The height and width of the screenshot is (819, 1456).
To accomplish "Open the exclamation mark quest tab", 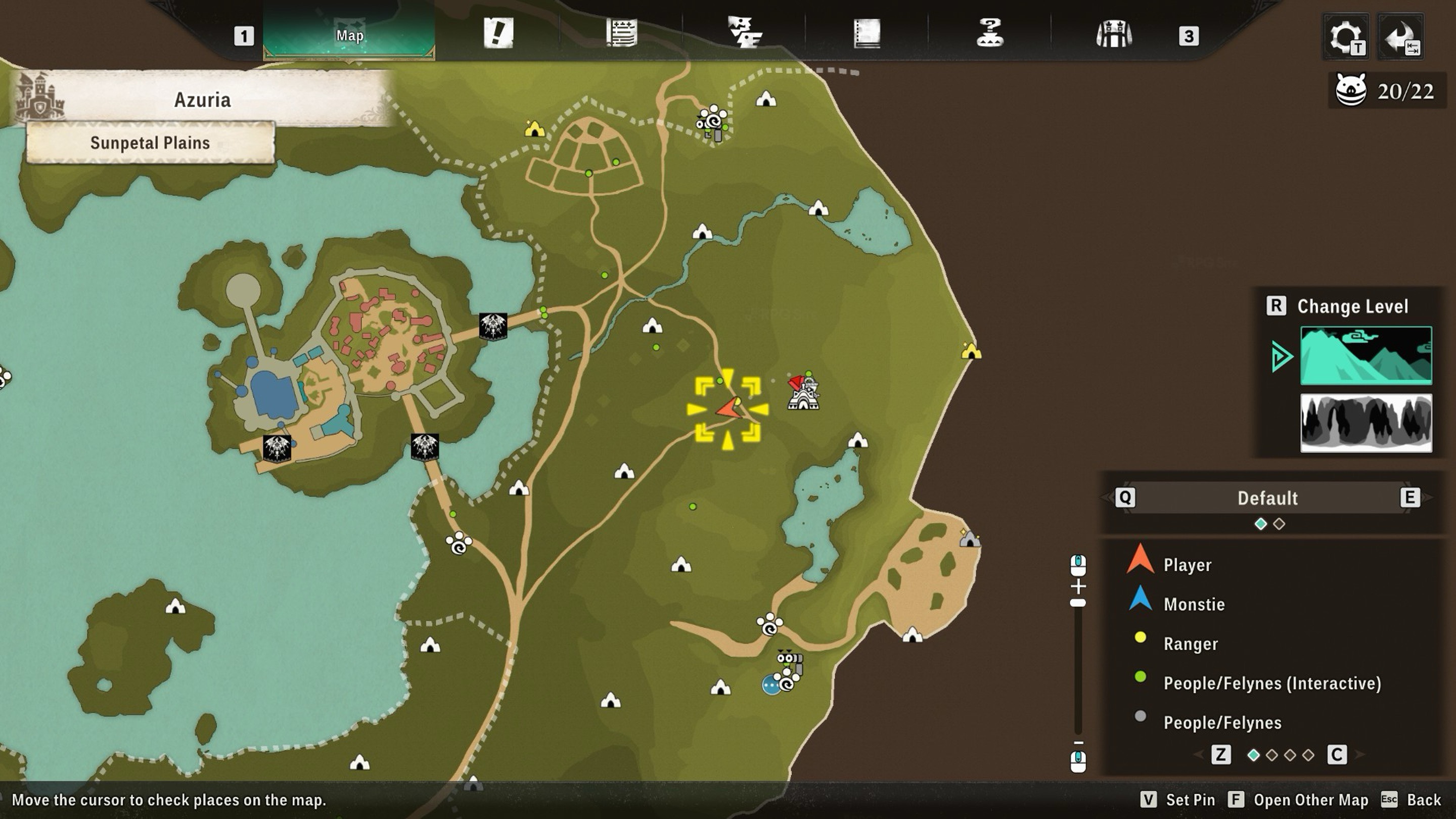I will click(x=498, y=33).
